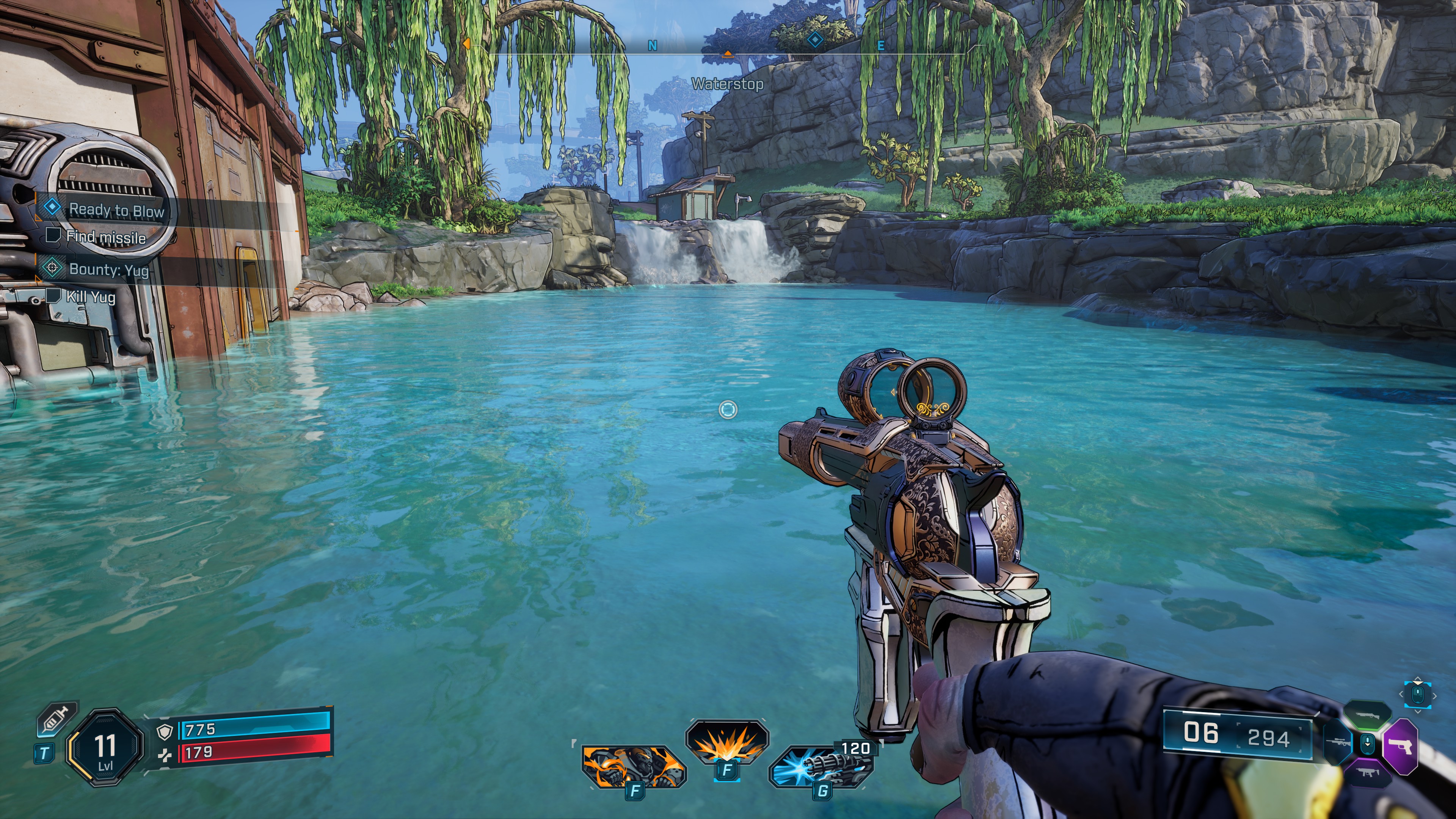Select the Ready to Blow mission tracker
Image resolution: width=1456 pixels, height=819 pixels.
tap(116, 210)
